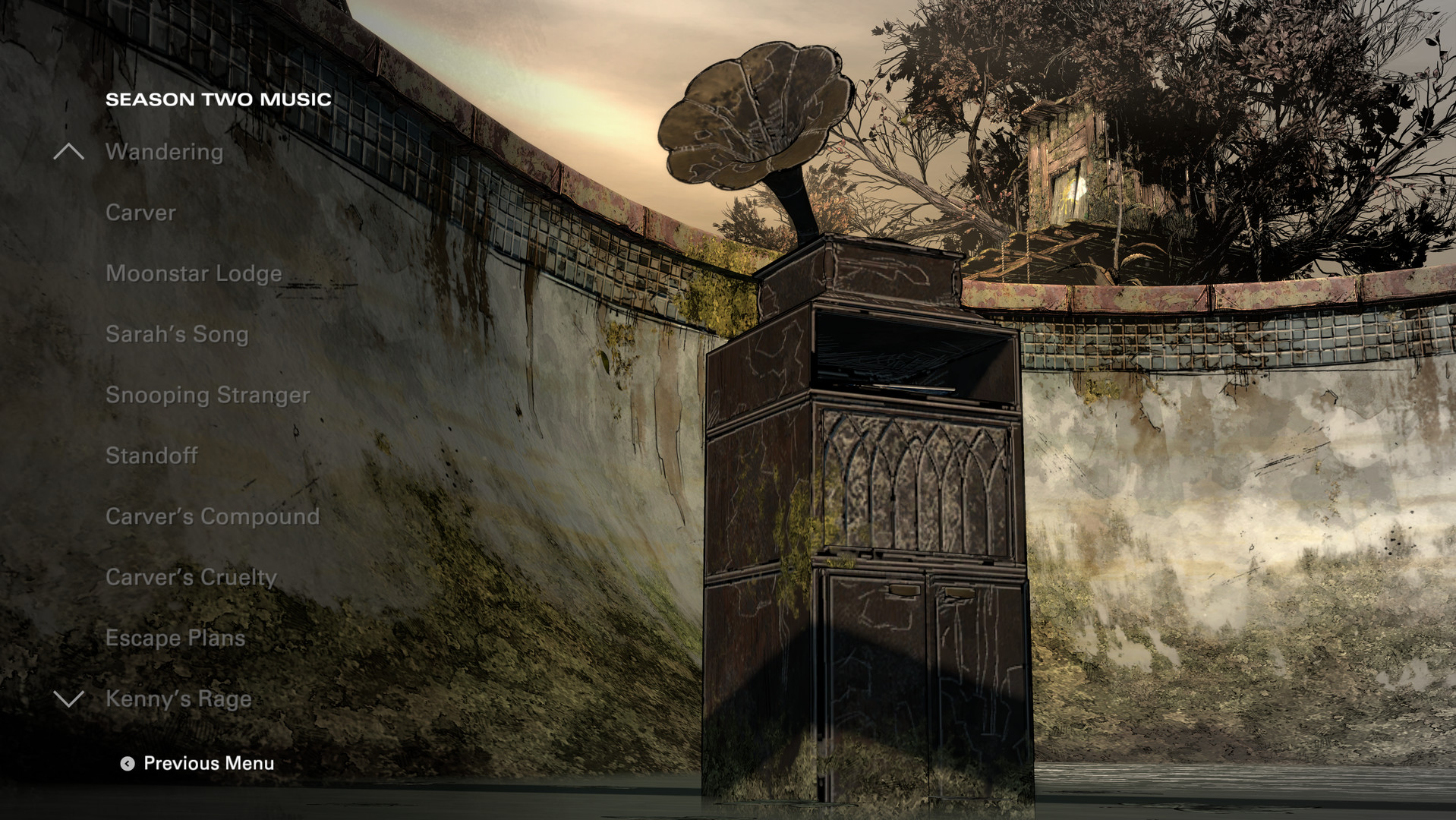The width and height of the screenshot is (1456, 820).
Task: Collapse the music list via the upper arrow
Action: point(69,150)
